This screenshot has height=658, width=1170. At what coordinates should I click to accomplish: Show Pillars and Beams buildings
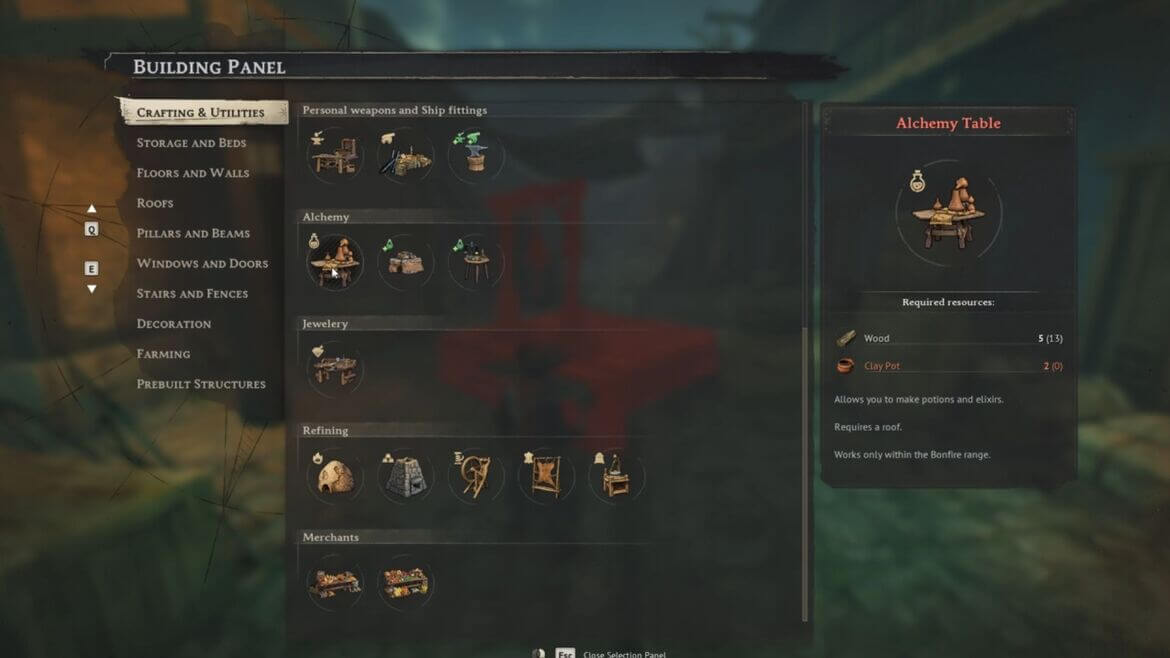193,233
